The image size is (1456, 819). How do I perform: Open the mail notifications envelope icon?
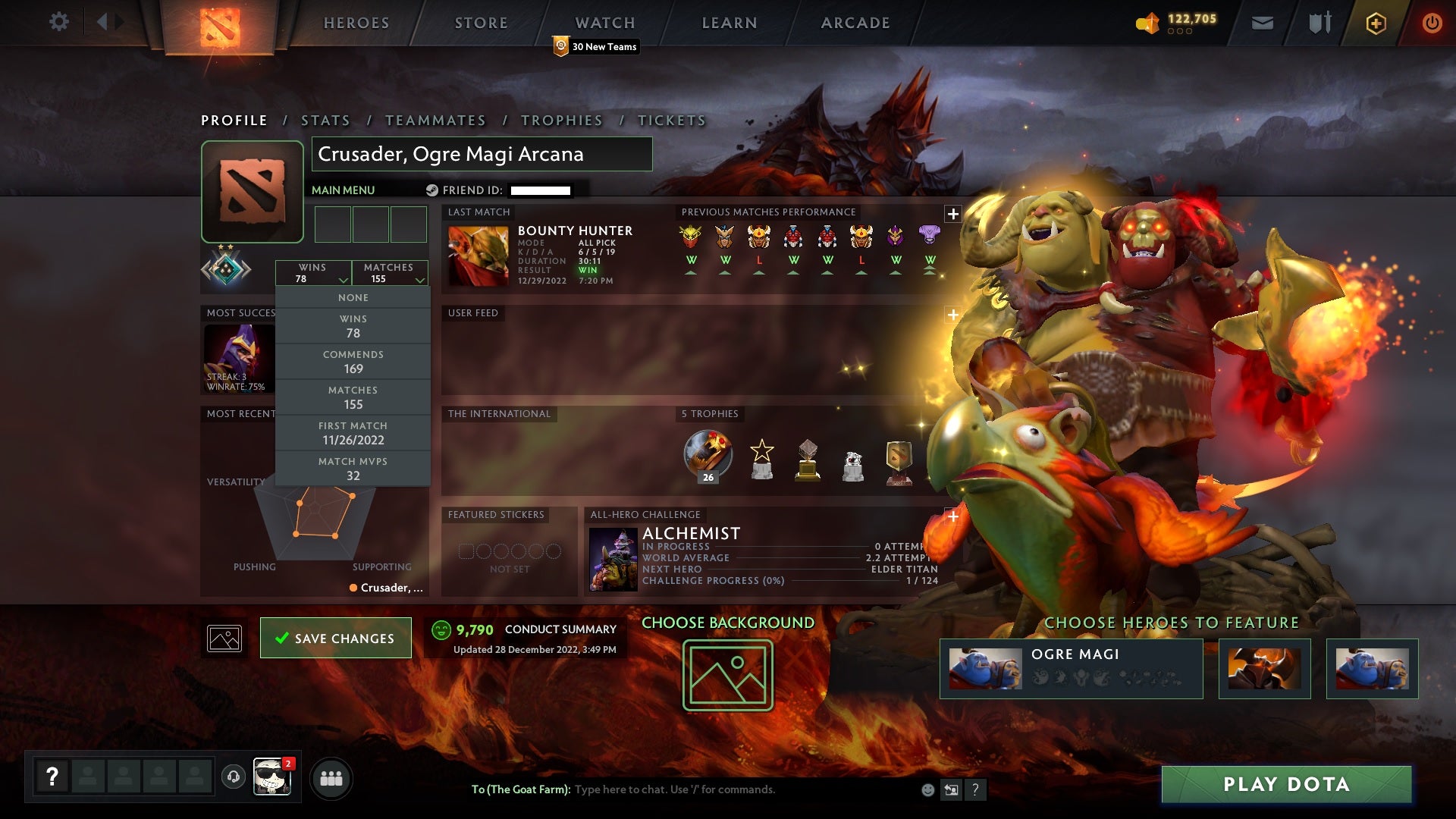[1263, 23]
